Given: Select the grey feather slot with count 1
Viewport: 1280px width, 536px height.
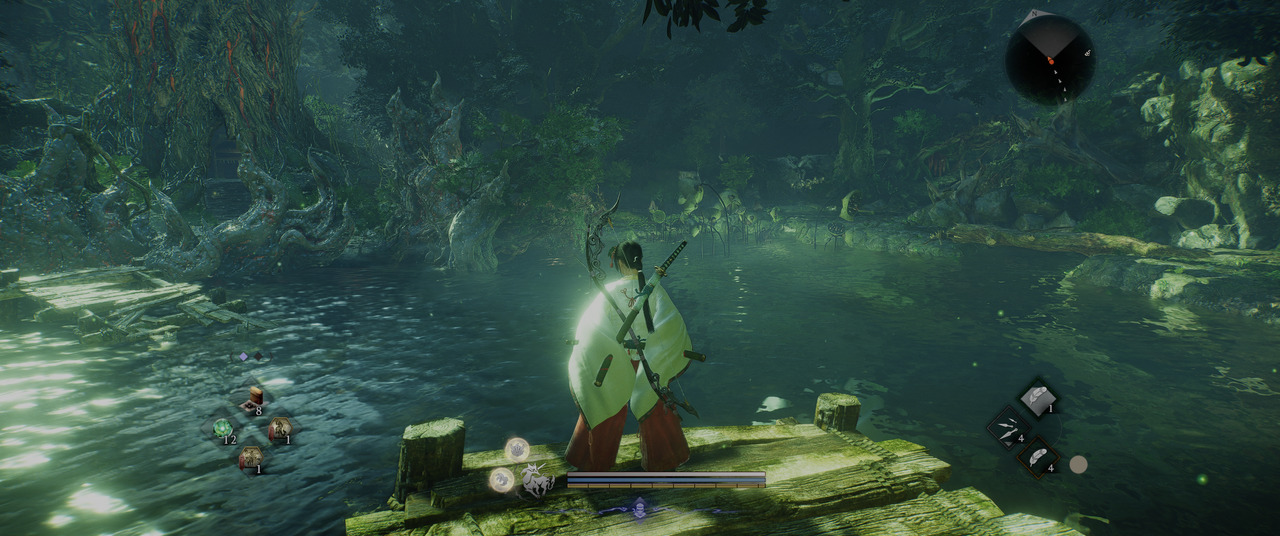Looking at the screenshot, I should pos(1039,398).
